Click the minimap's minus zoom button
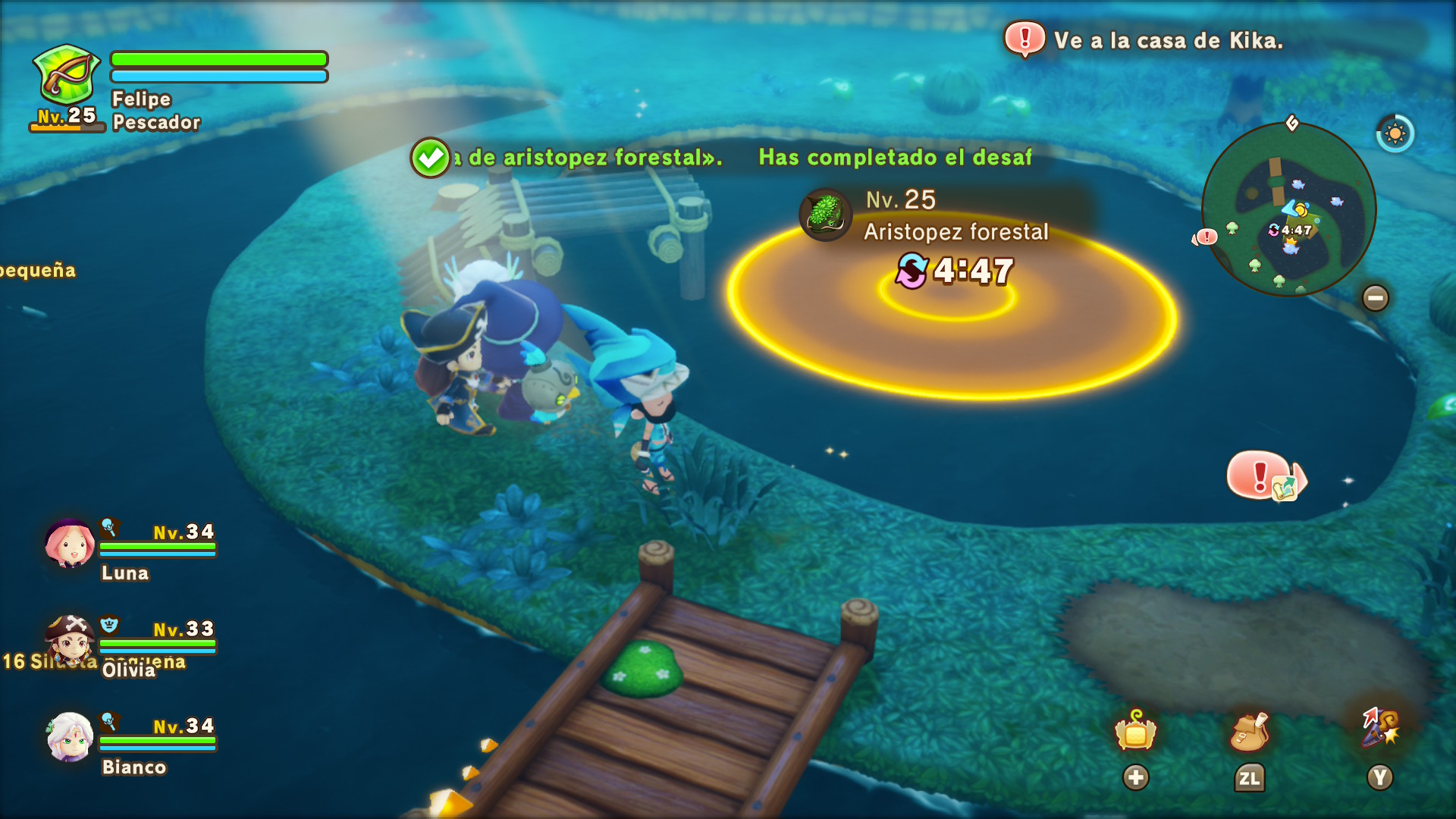The height and width of the screenshot is (819, 1456). point(1376,298)
